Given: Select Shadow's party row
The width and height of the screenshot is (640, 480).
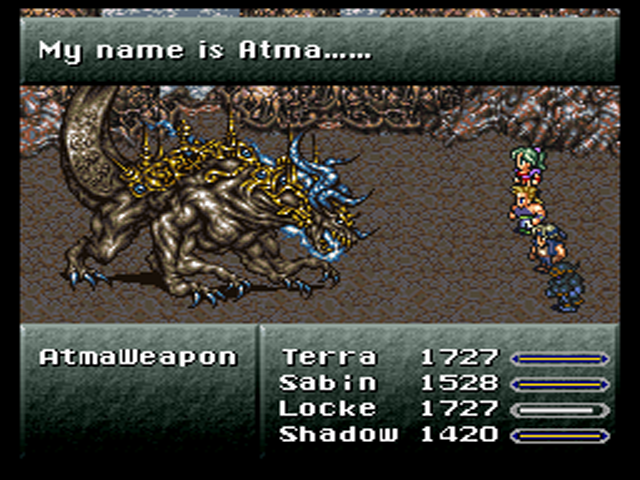Looking at the screenshot, I should pyautogui.click(x=337, y=434).
